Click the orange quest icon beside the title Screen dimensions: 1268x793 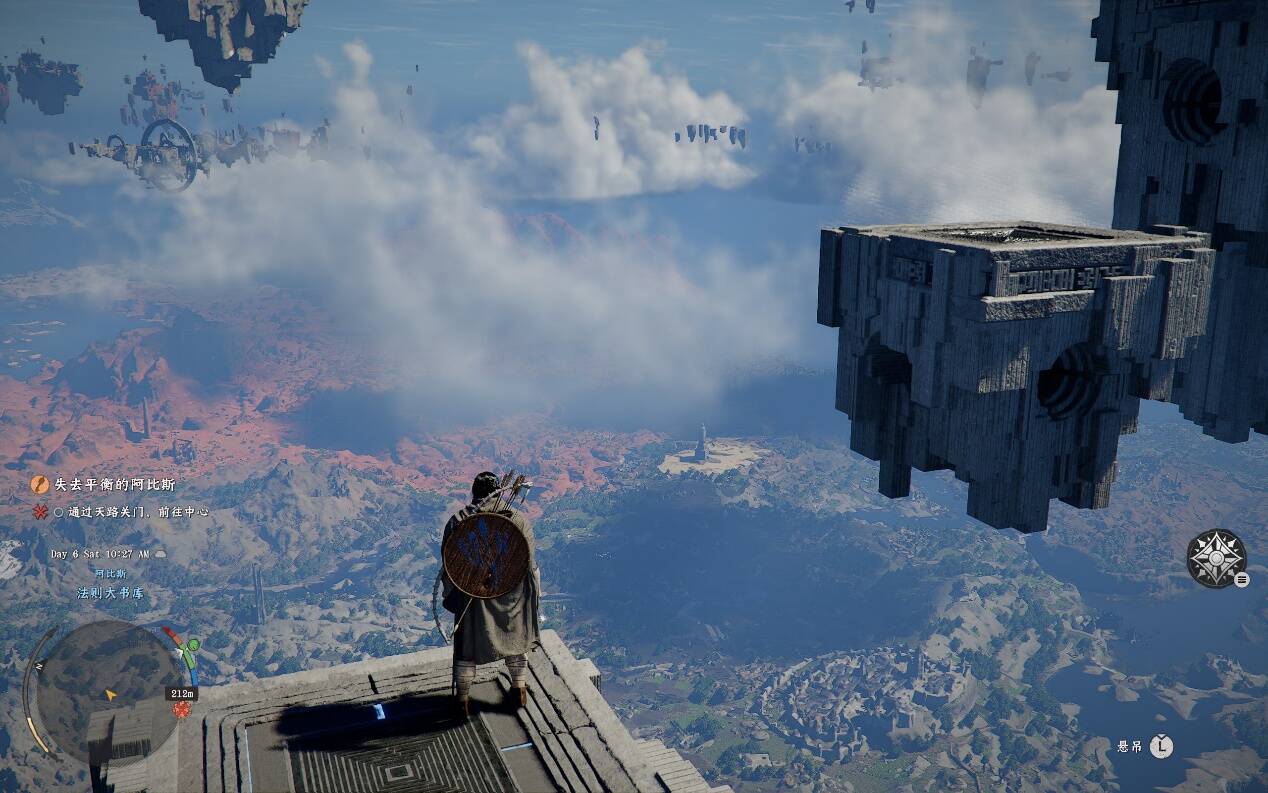pos(40,485)
